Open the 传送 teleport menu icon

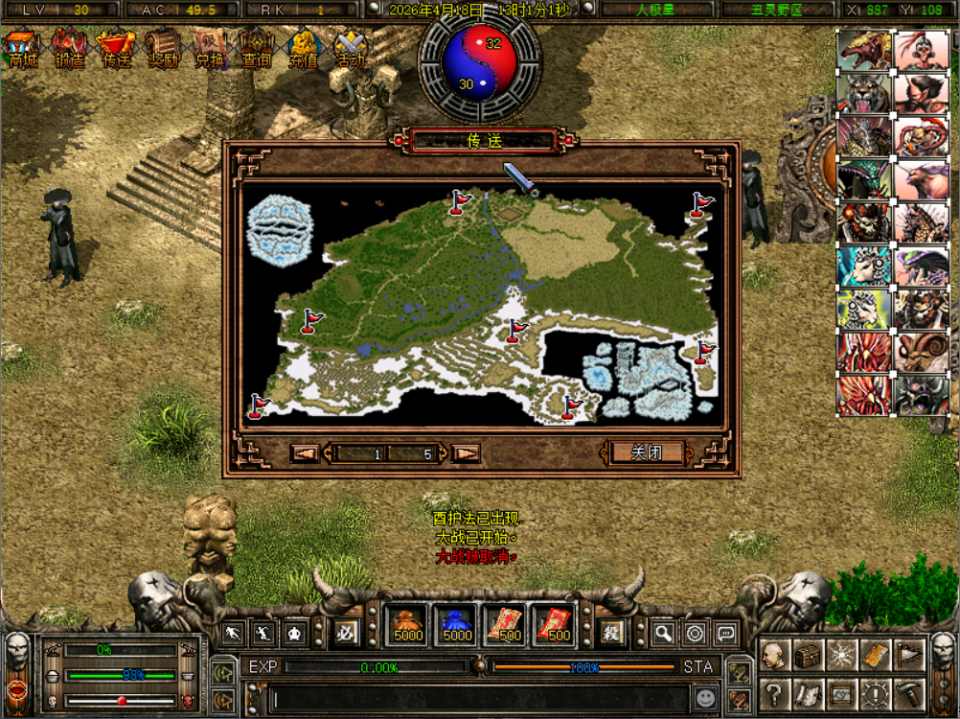[x=116, y=49]
